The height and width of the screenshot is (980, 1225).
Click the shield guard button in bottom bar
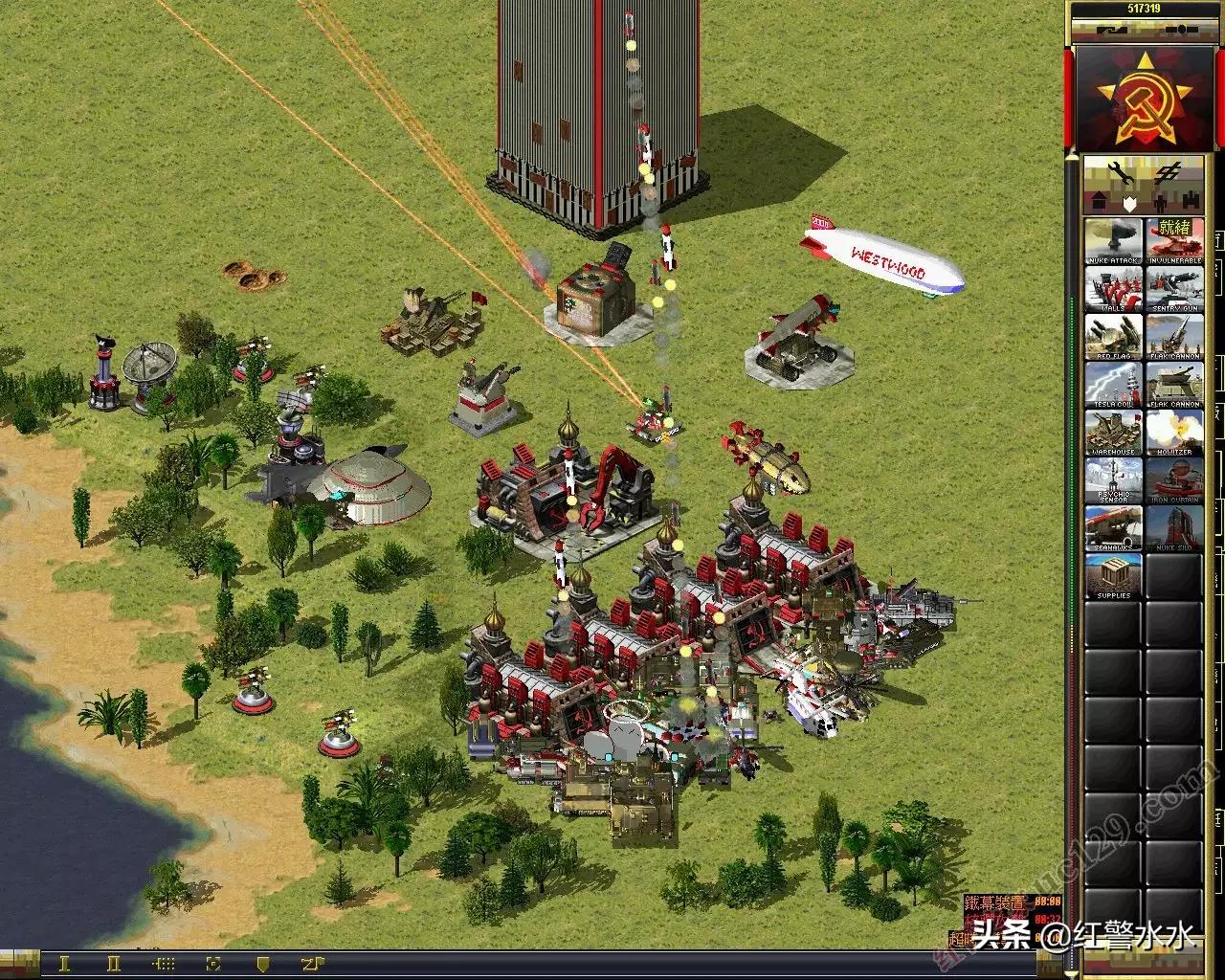[261, 964]
